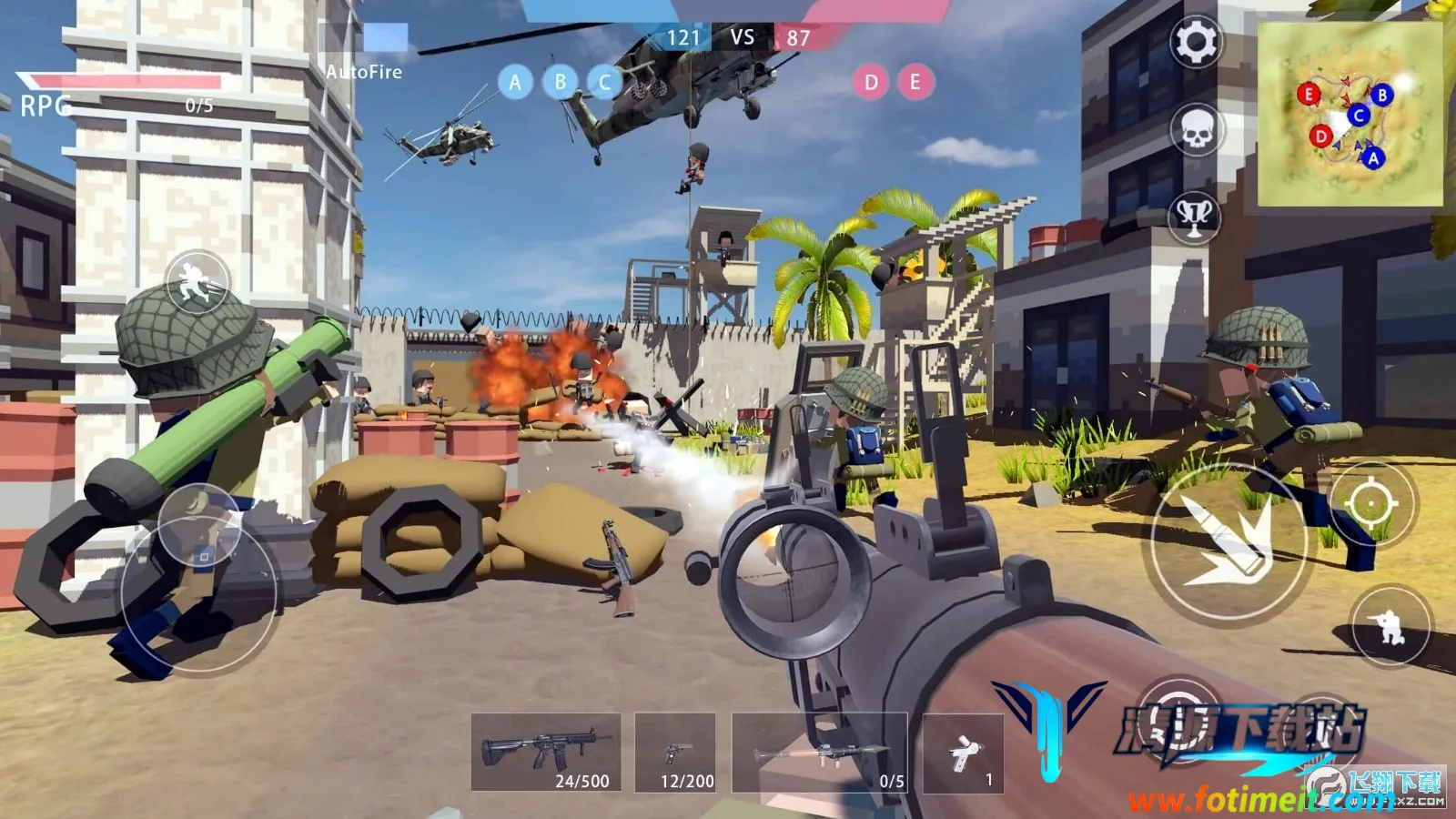1456x819 pixels.
Task: Select the assault rifle weapon slot
Action: click(546, 753)
